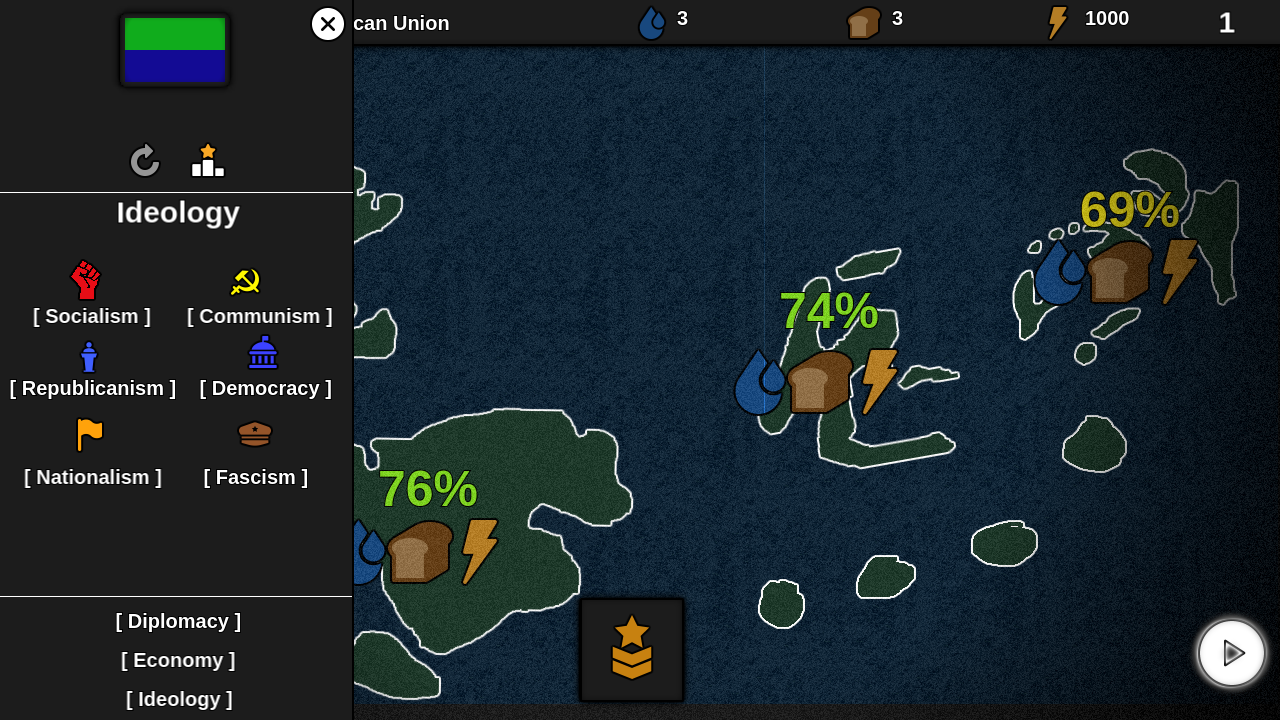Click the circular refresh arrow icon

tap(145, 161)
